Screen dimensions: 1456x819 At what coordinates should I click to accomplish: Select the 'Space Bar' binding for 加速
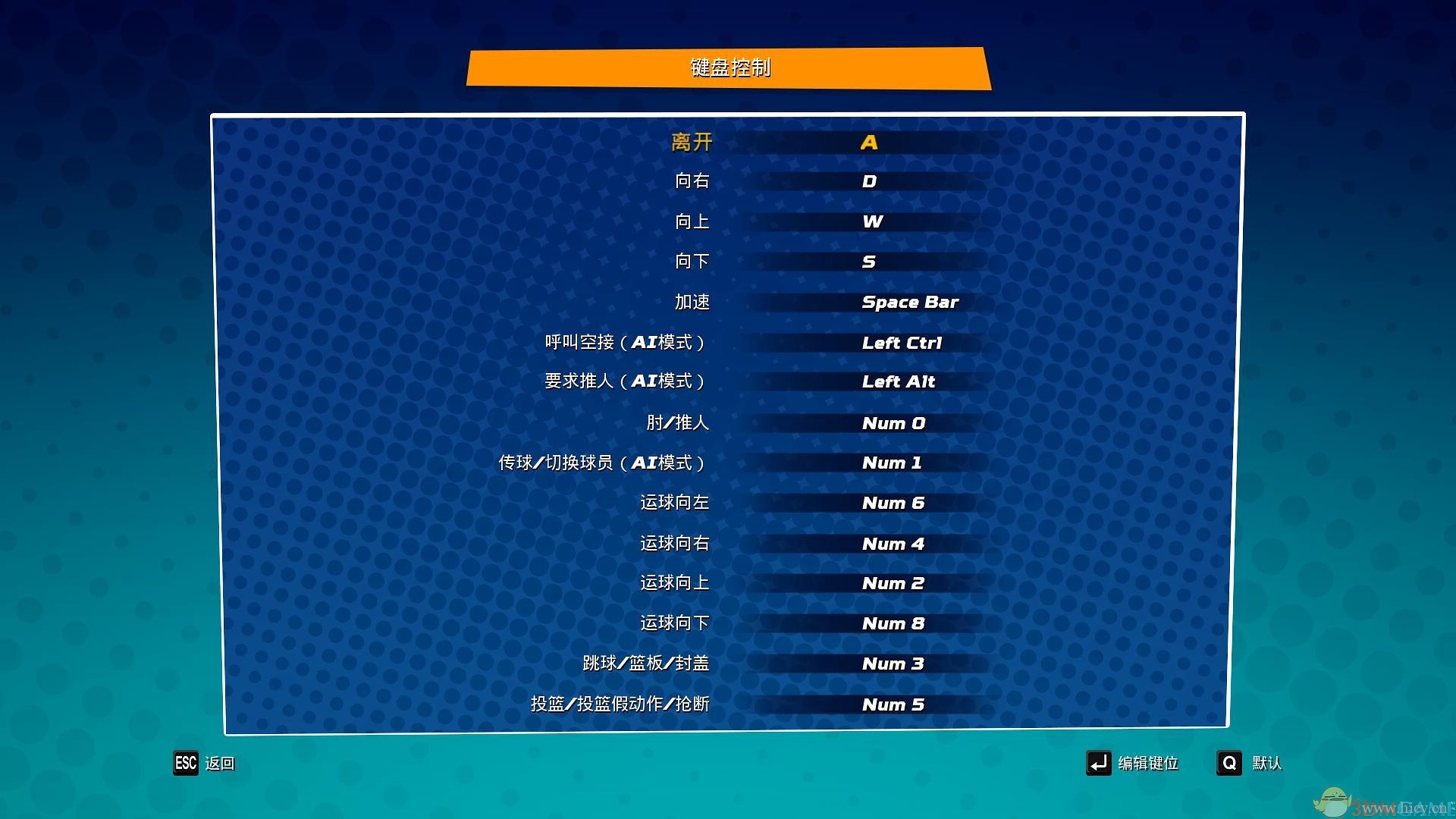909,302
